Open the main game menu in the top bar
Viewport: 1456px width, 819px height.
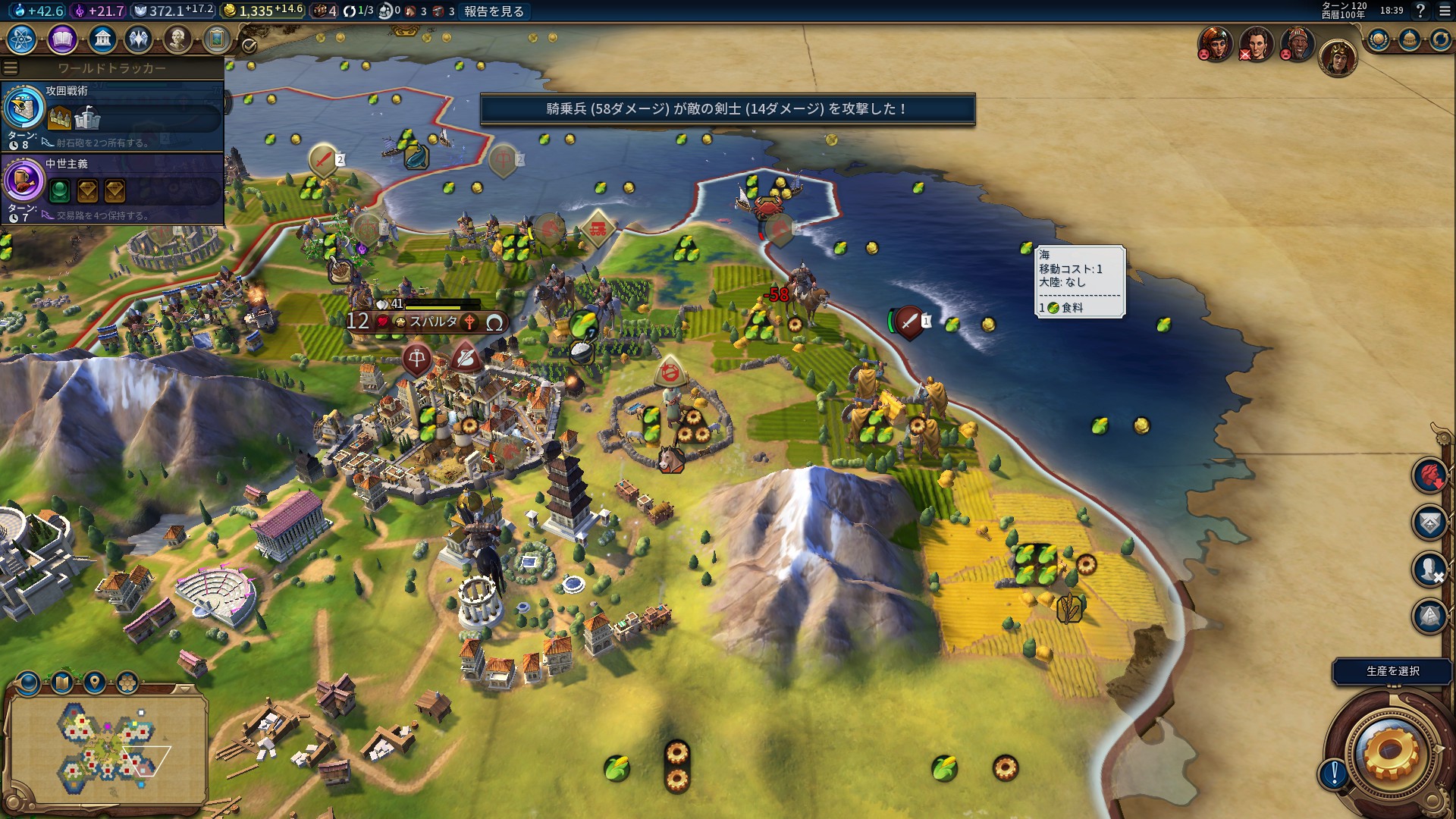(x=1445, y=11)
